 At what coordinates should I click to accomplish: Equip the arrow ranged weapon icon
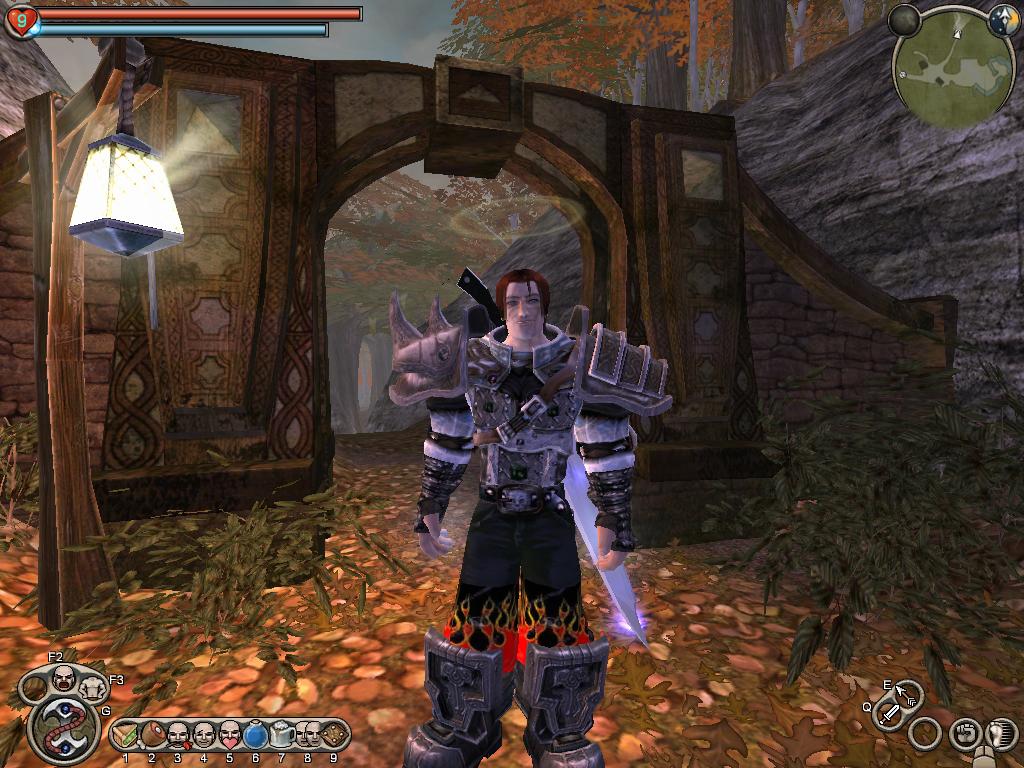point(907,692)
